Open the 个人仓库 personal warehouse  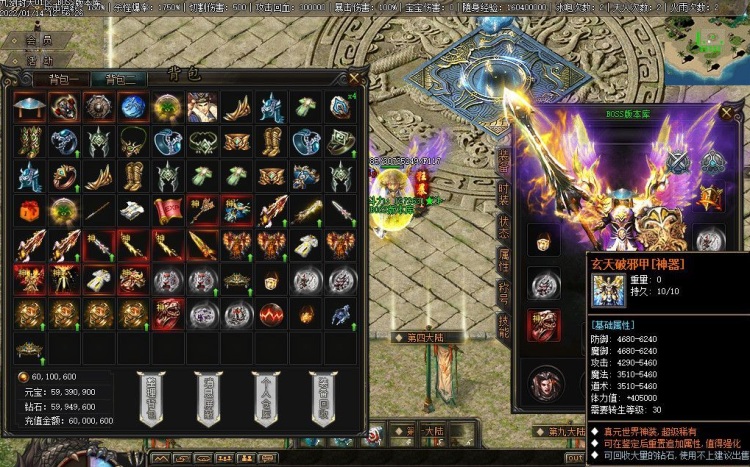268,397
